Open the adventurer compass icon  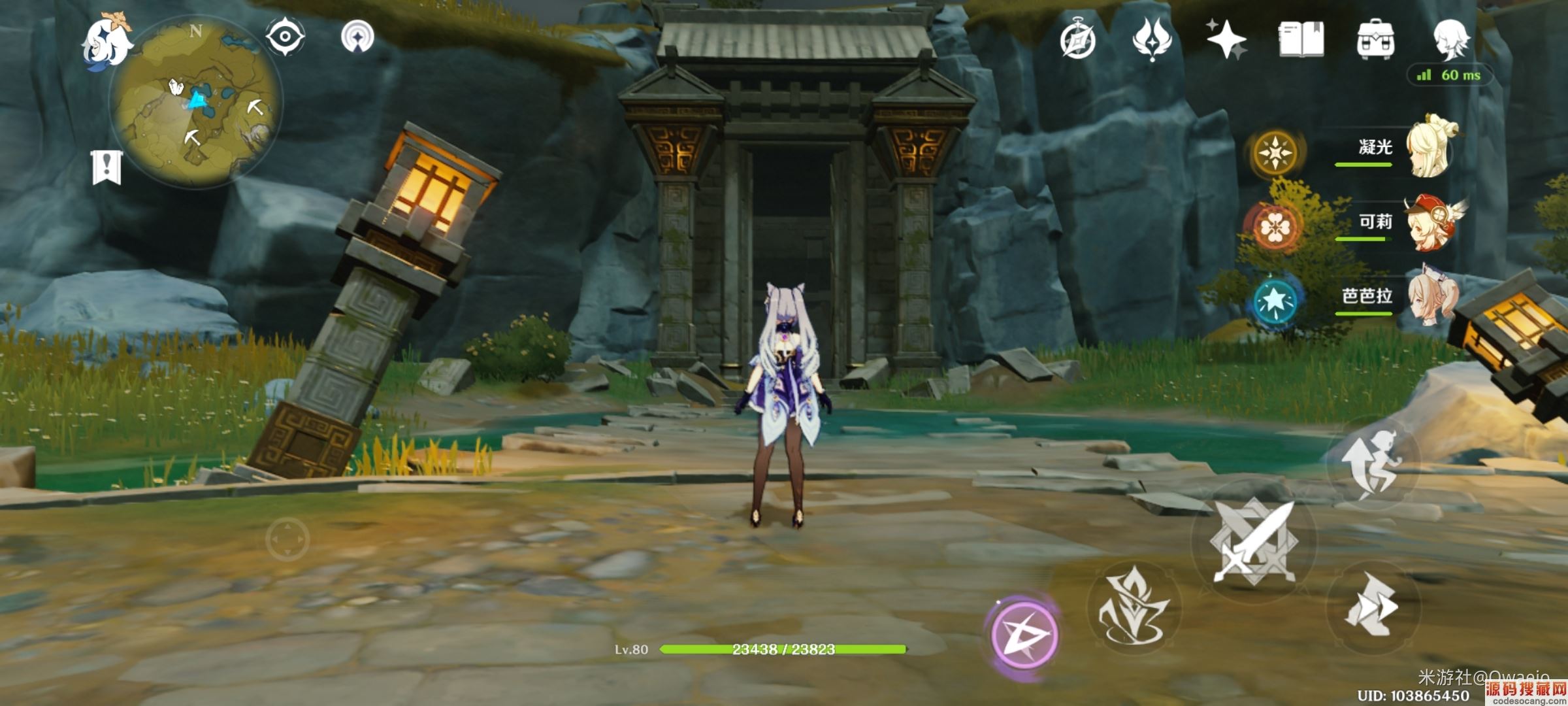pyautogui.click(x=1077, y=41)
